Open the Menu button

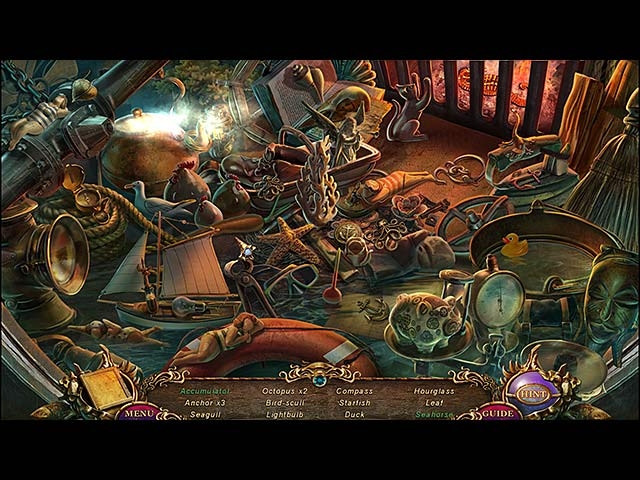[141, 411]
